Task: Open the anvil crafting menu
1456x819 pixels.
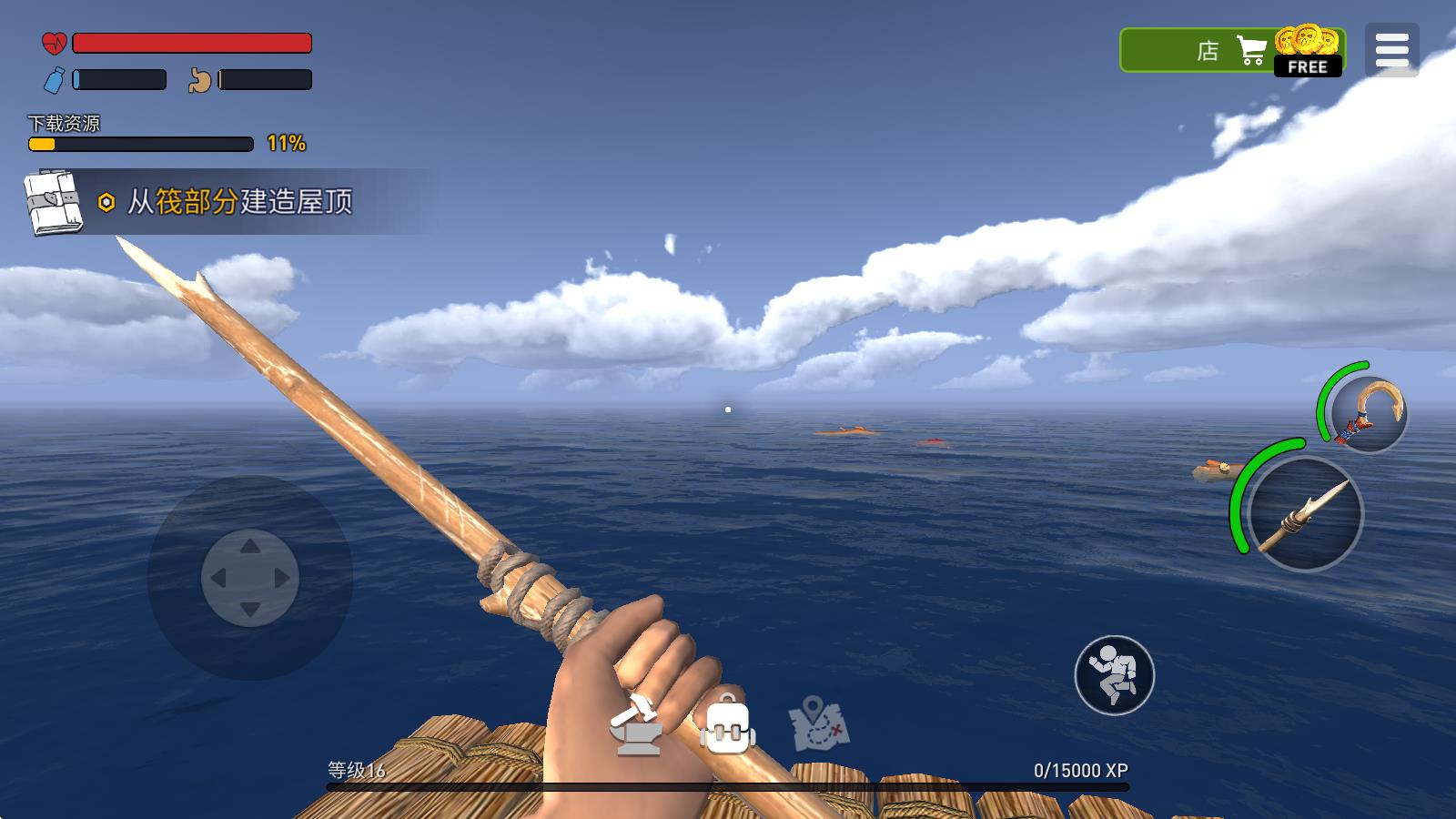Action: click(x=636, y=725)
